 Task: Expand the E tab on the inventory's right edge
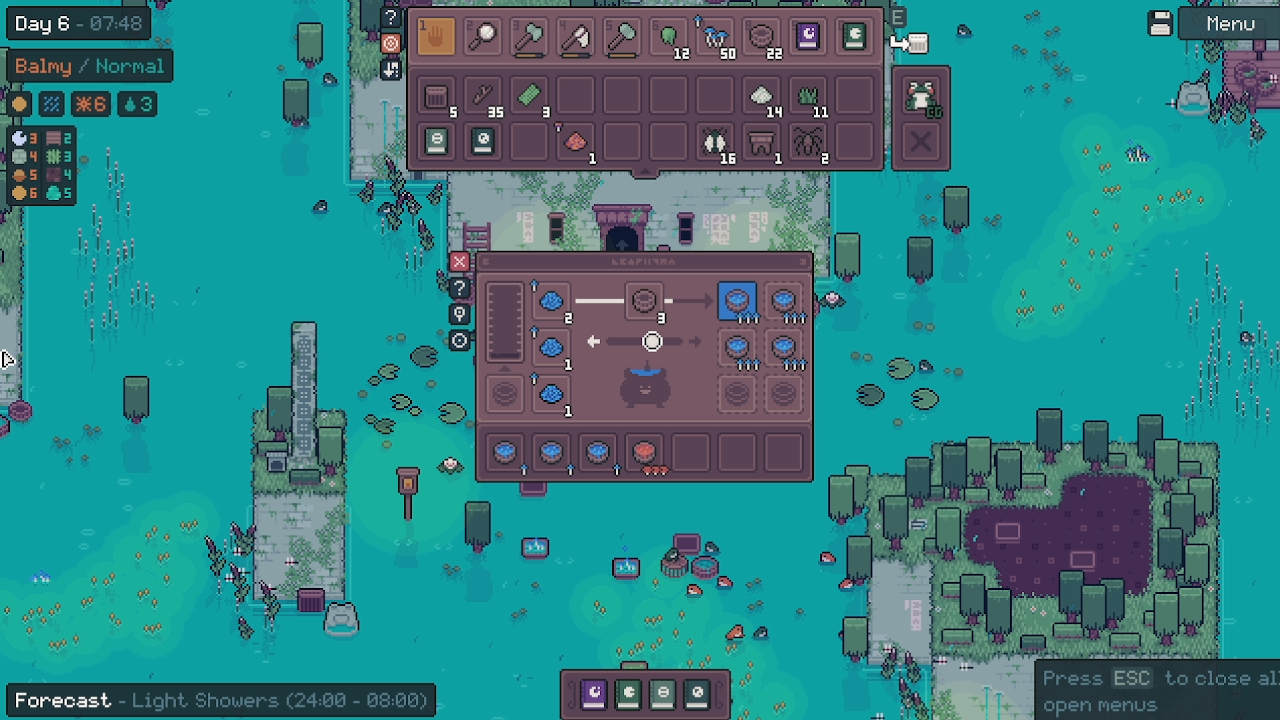pyautogui.click(x=897, y=18)
